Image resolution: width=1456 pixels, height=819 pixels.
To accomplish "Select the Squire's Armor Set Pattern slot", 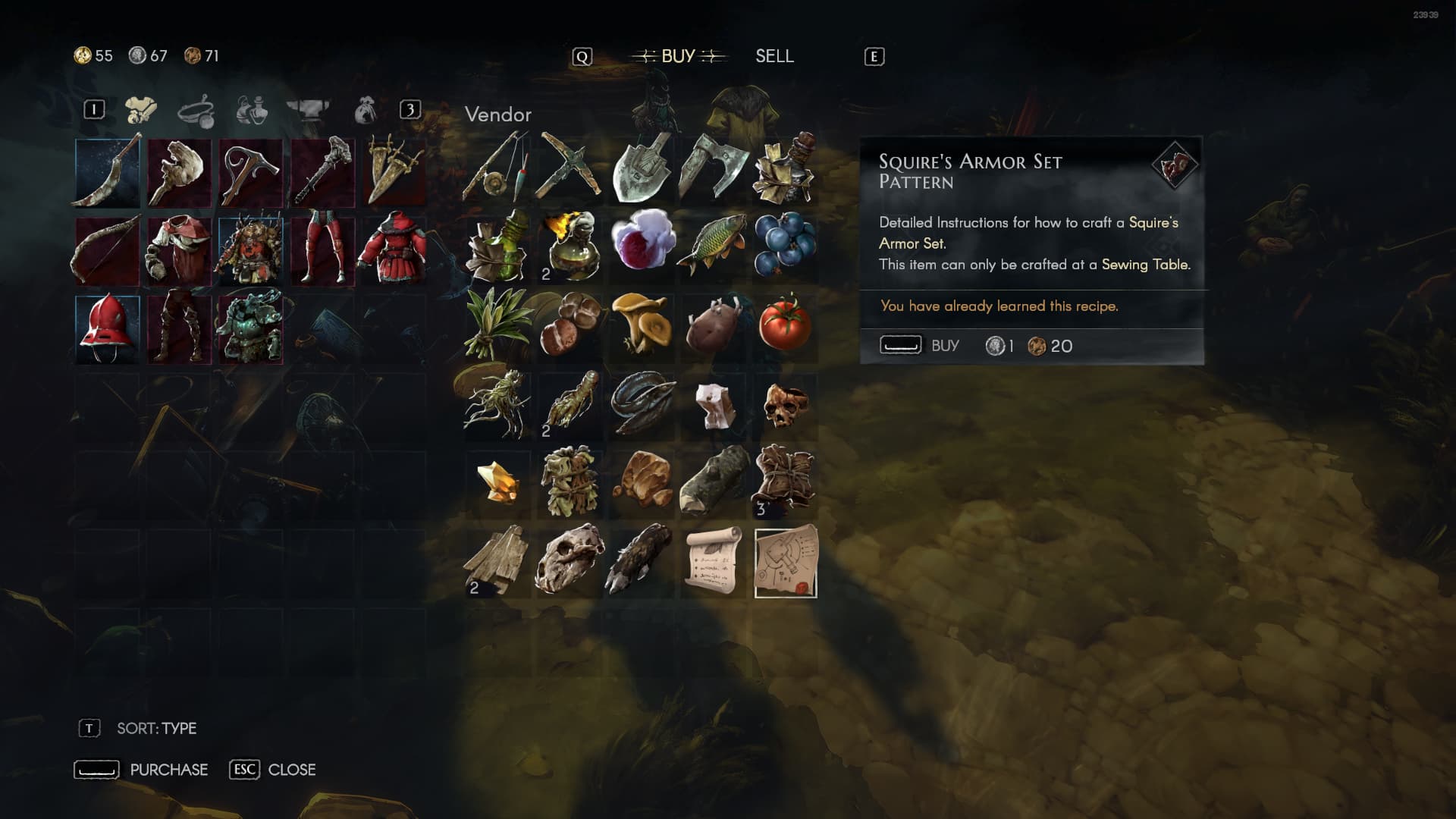I will pos(786,562).
